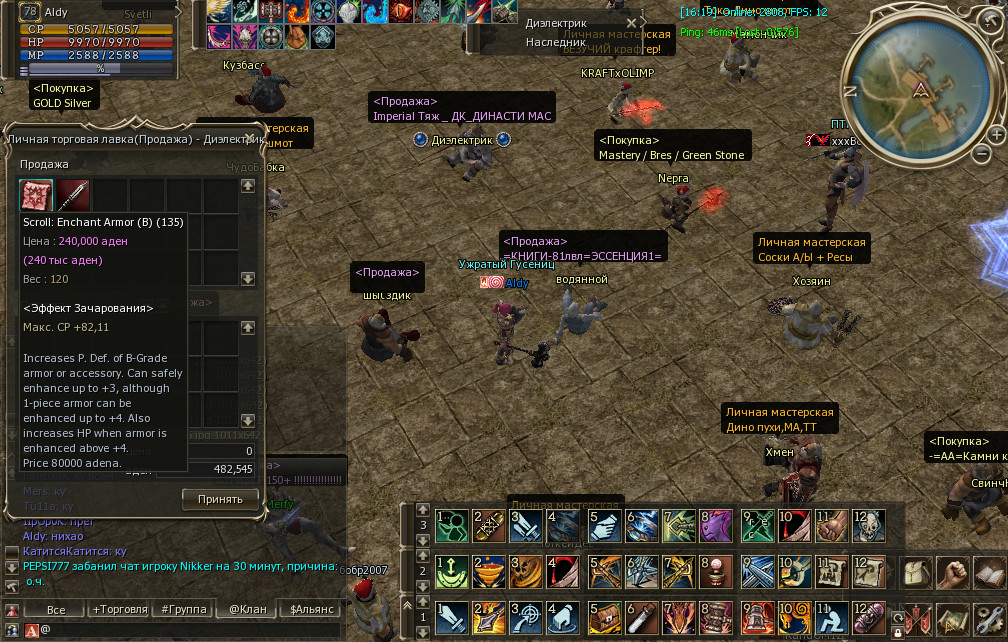This screenshot has width=1008, height=642.
Task: Select the sword item in the shop list
Action: click(74, 195)
